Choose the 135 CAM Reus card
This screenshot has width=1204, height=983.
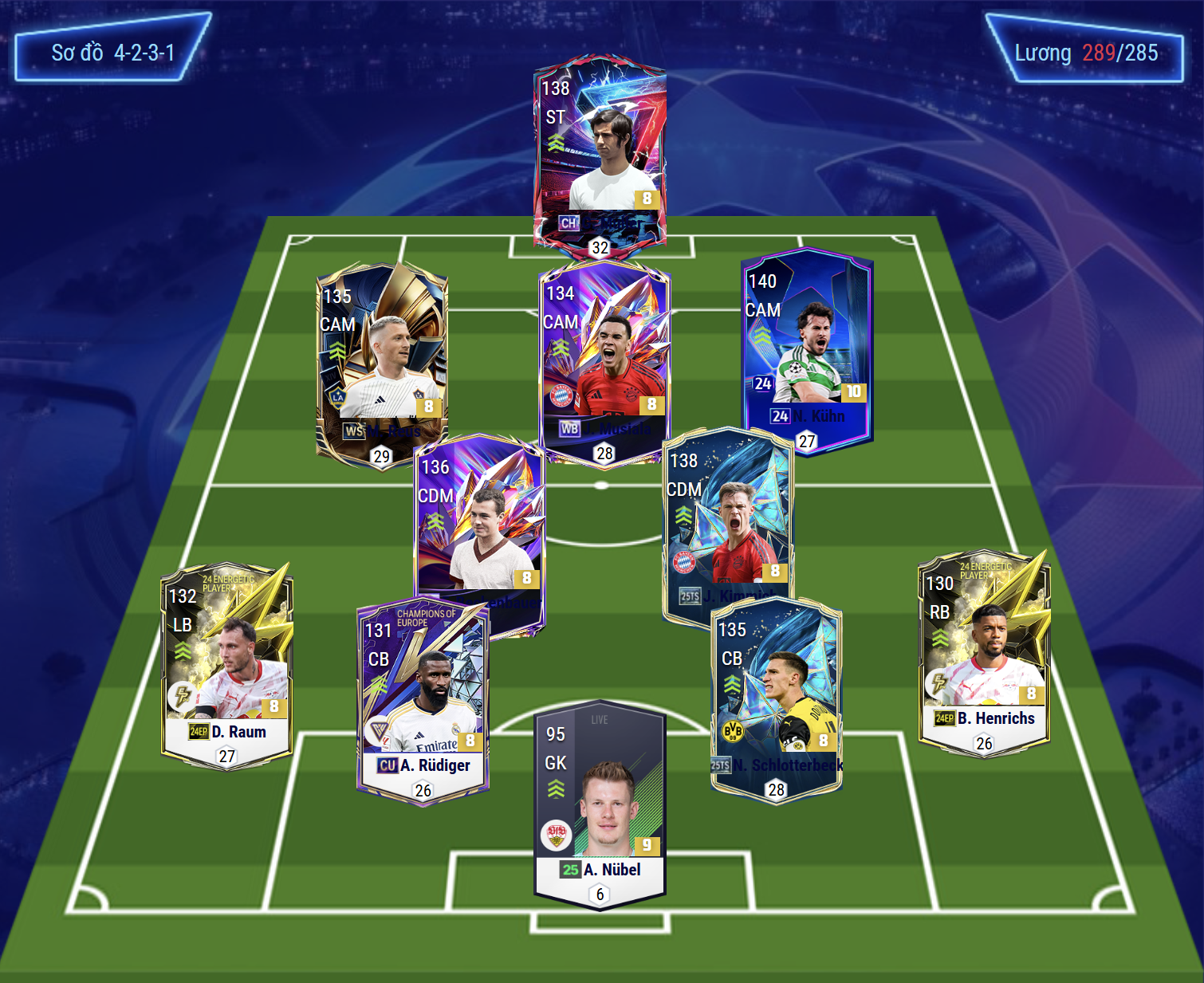[x=382, y=363]
